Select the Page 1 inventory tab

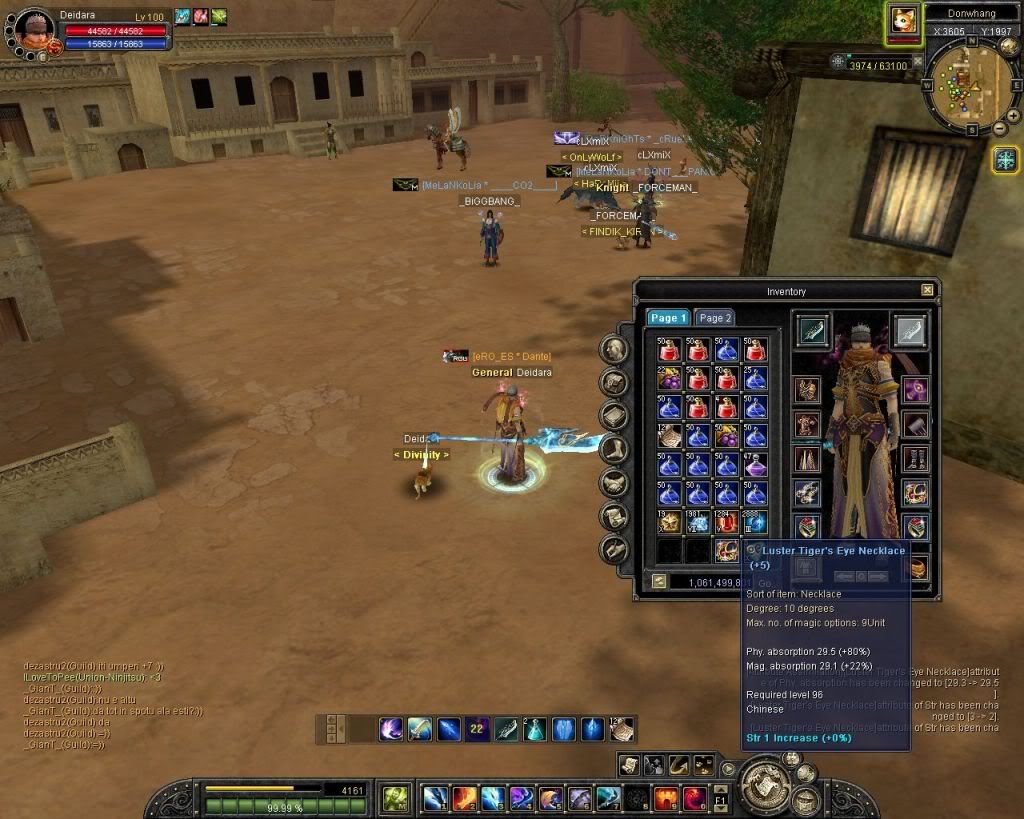pos(668,318)
